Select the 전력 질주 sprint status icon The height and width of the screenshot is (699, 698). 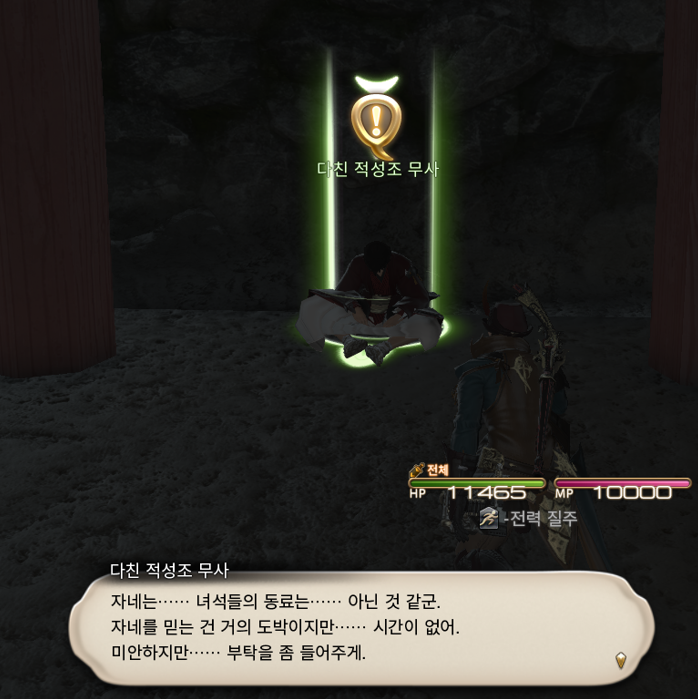click(489, 518)
